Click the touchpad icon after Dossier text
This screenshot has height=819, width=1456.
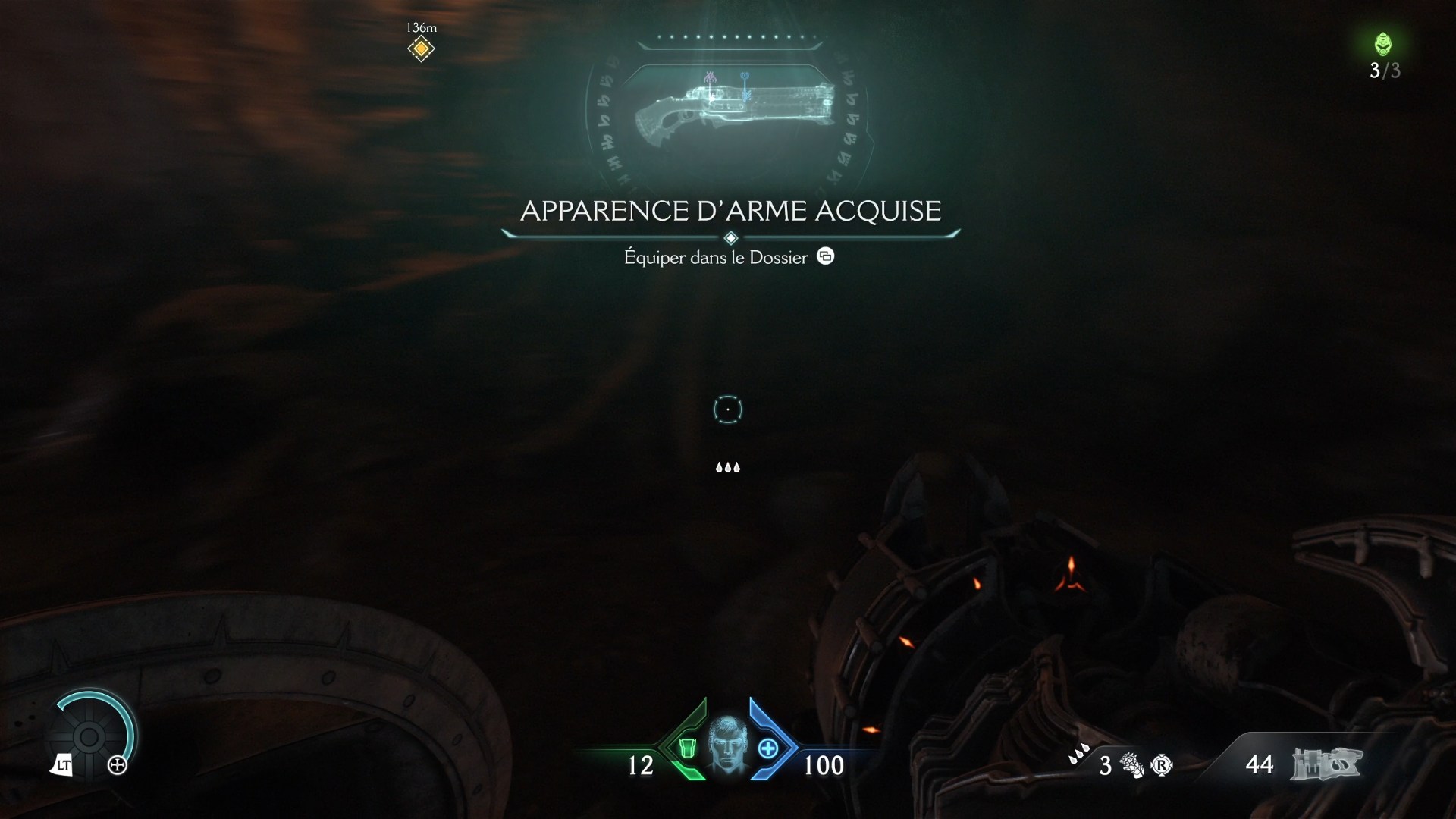[x=826, y=256]
